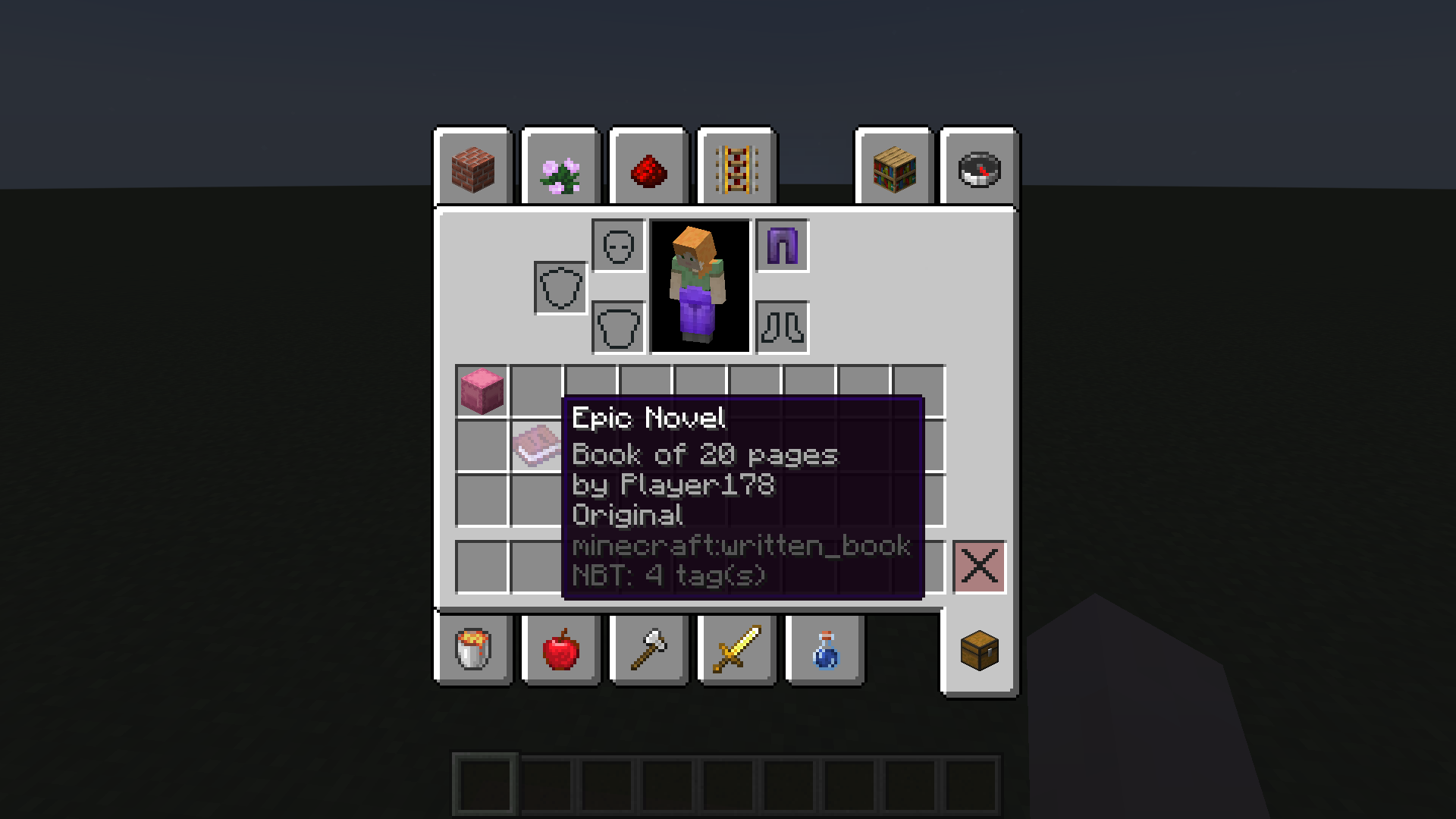Click the golden sword in the bottom row

coord(736,651)
